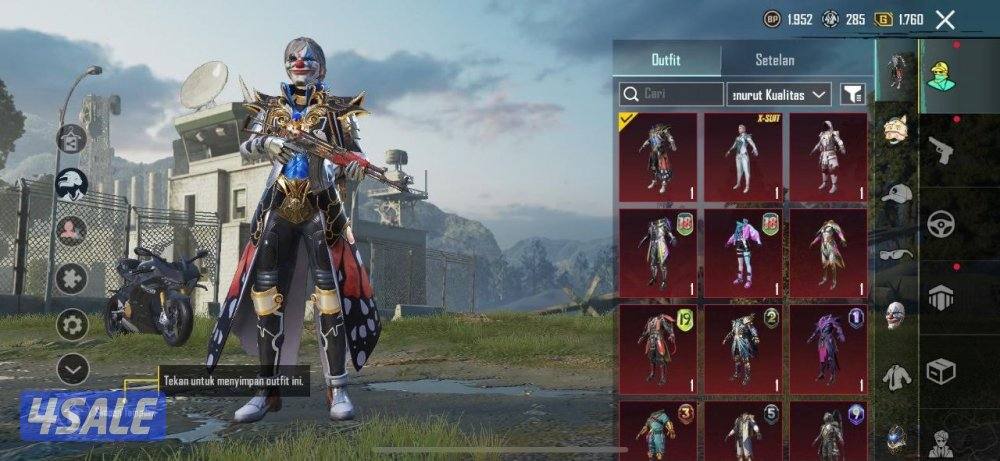Image resolution: width=1000 pixels, height=461 pixels.
Task: Close the inventory screen with the X
Action: pos(945,19)
